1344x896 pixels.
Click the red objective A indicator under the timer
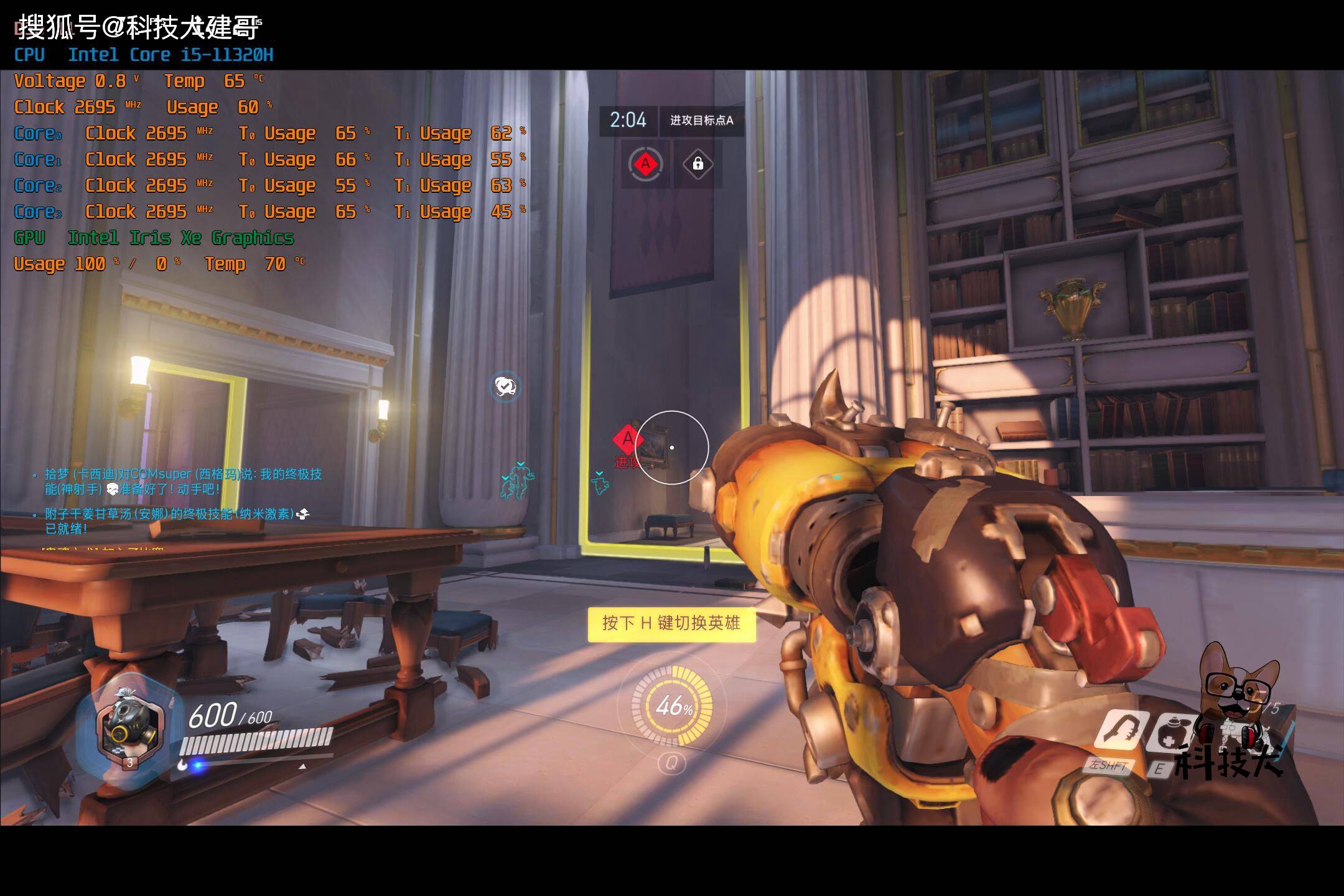coord(645,164)
